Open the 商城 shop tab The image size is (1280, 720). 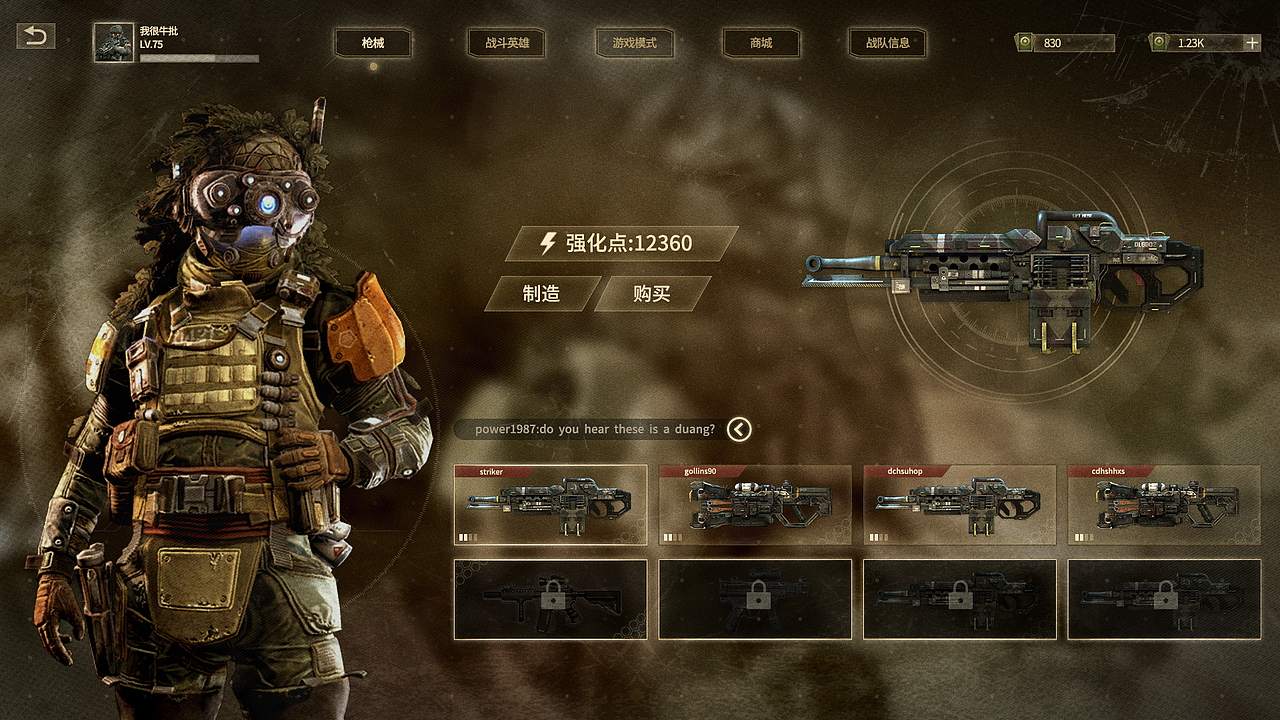(x=761, y=43)
